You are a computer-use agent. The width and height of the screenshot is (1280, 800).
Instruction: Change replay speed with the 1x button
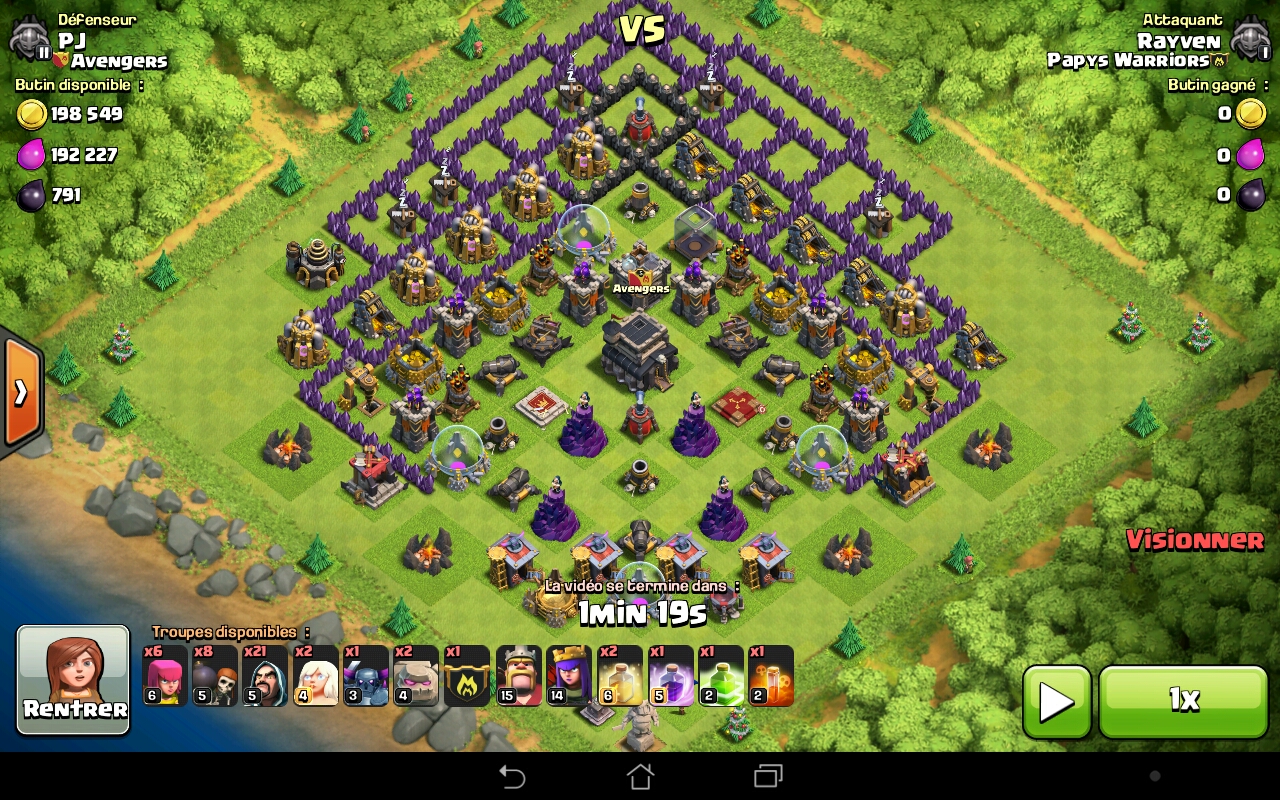[1183, 701]
